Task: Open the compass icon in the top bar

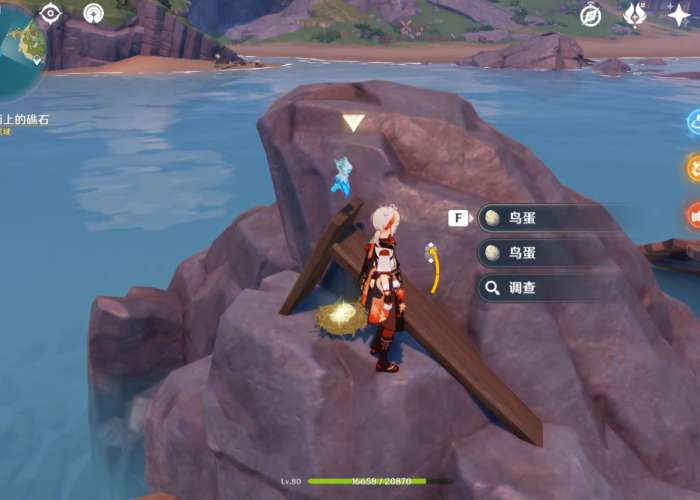Action: (x=591, y=15)
